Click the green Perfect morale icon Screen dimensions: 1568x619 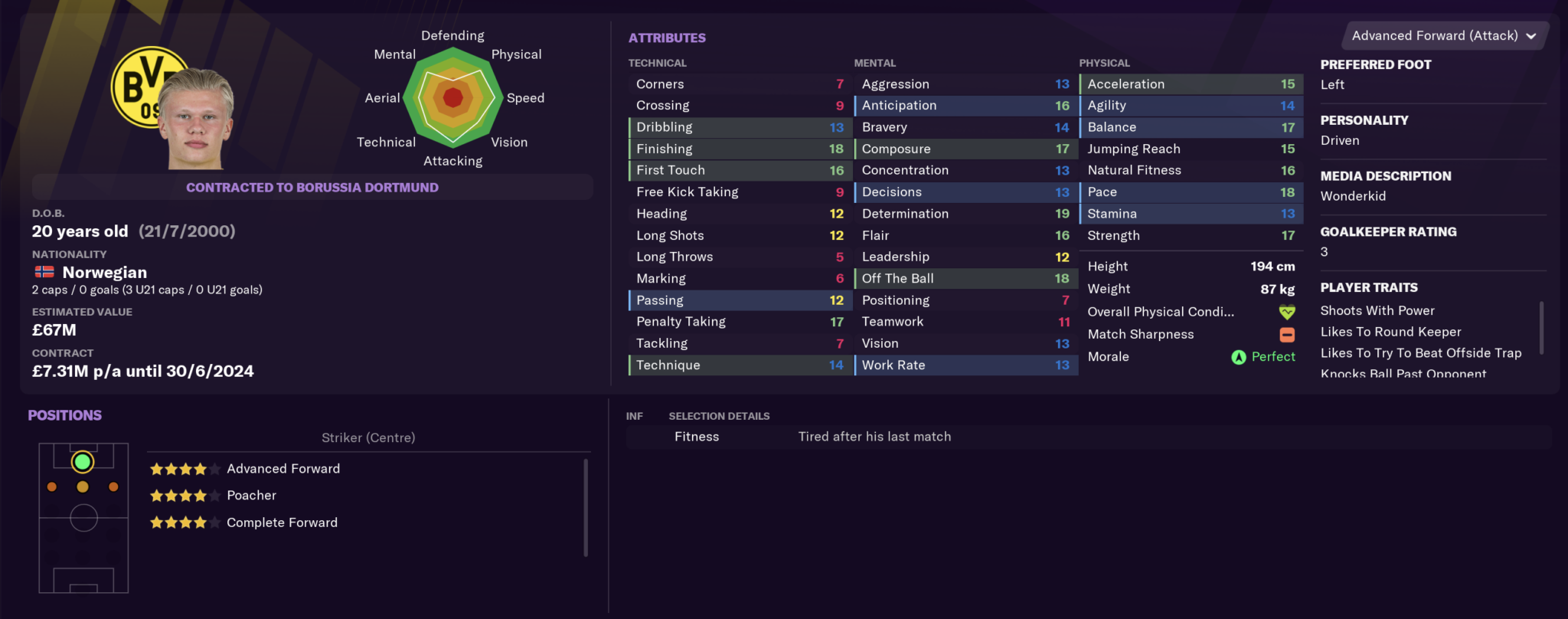point(1240,356)
